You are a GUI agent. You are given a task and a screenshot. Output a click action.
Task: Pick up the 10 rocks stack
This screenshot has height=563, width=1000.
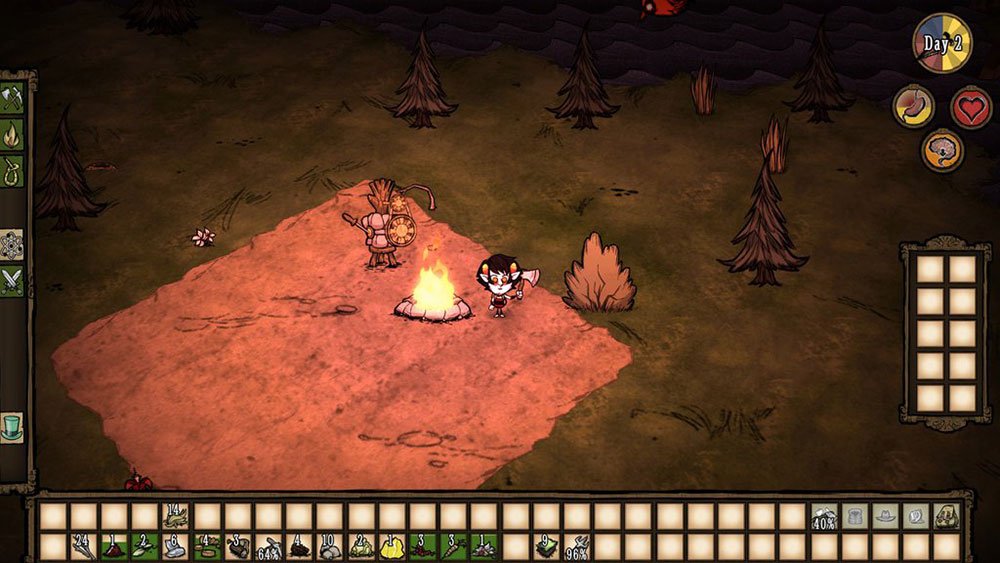331,547
